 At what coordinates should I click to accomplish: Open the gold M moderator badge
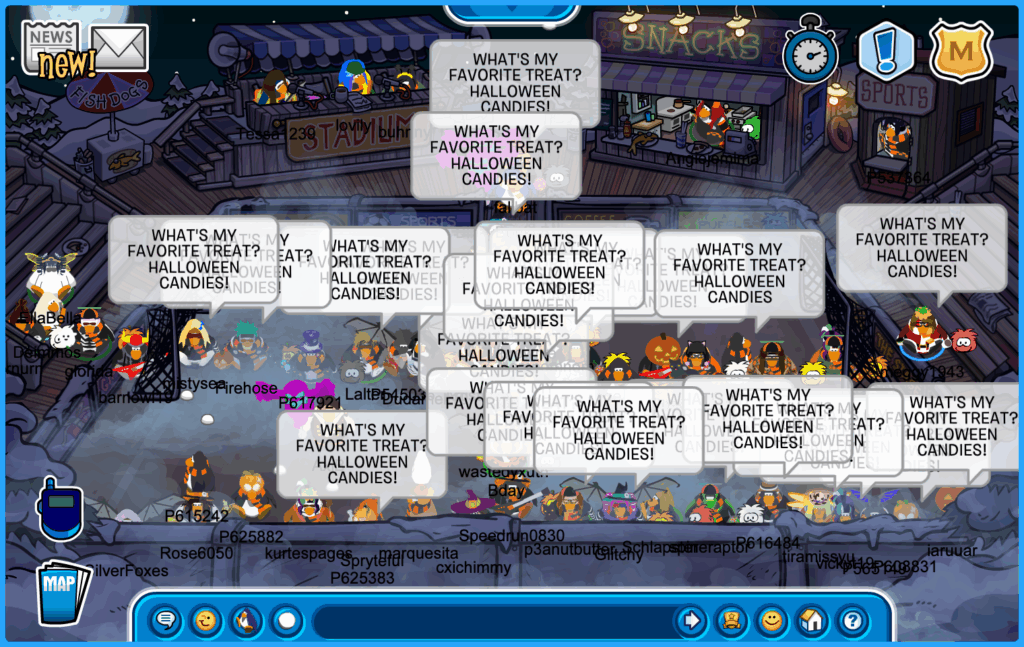pyautogui.click(x=960, y=51)
